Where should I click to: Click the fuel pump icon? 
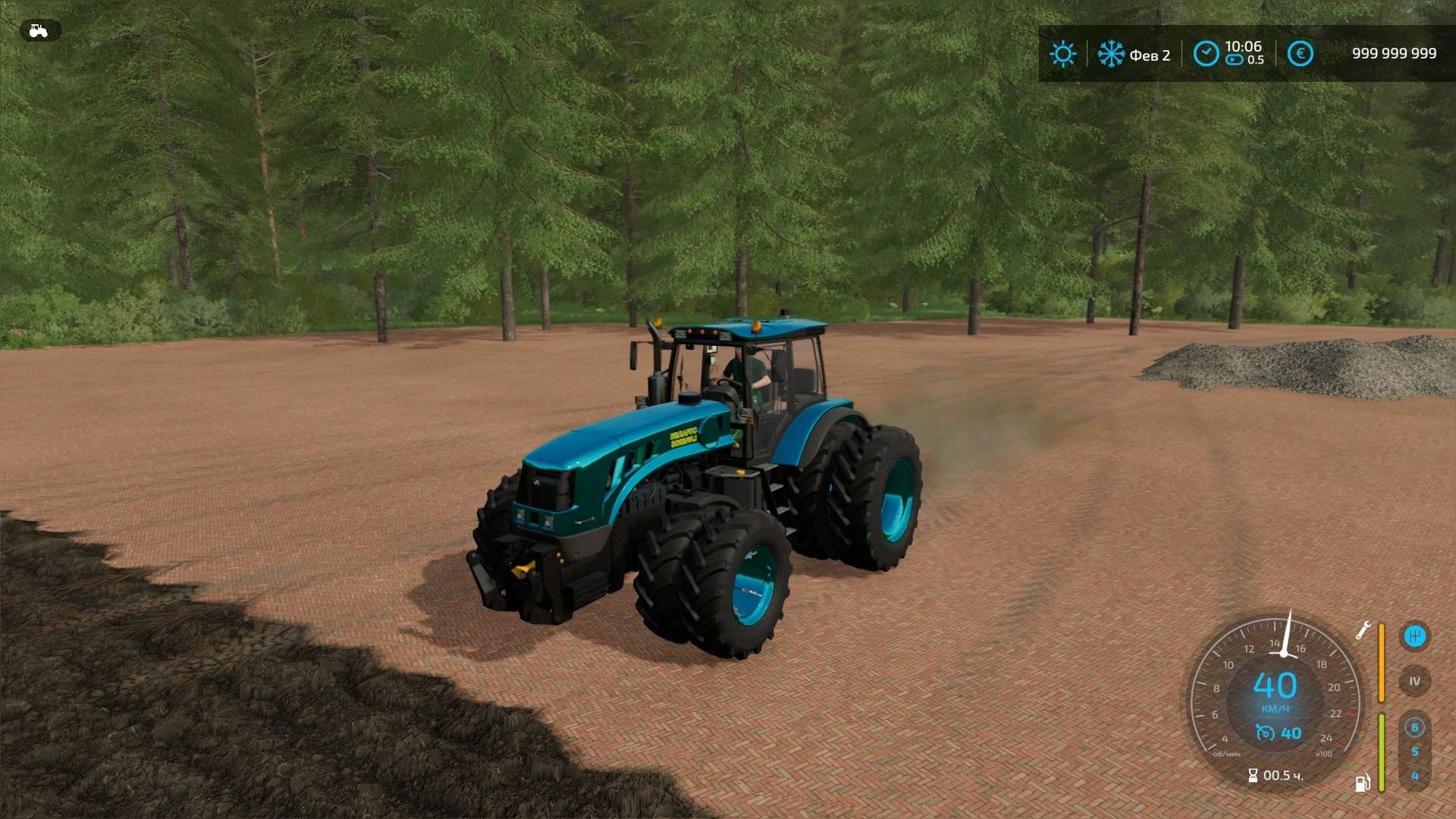point(1363,783)
